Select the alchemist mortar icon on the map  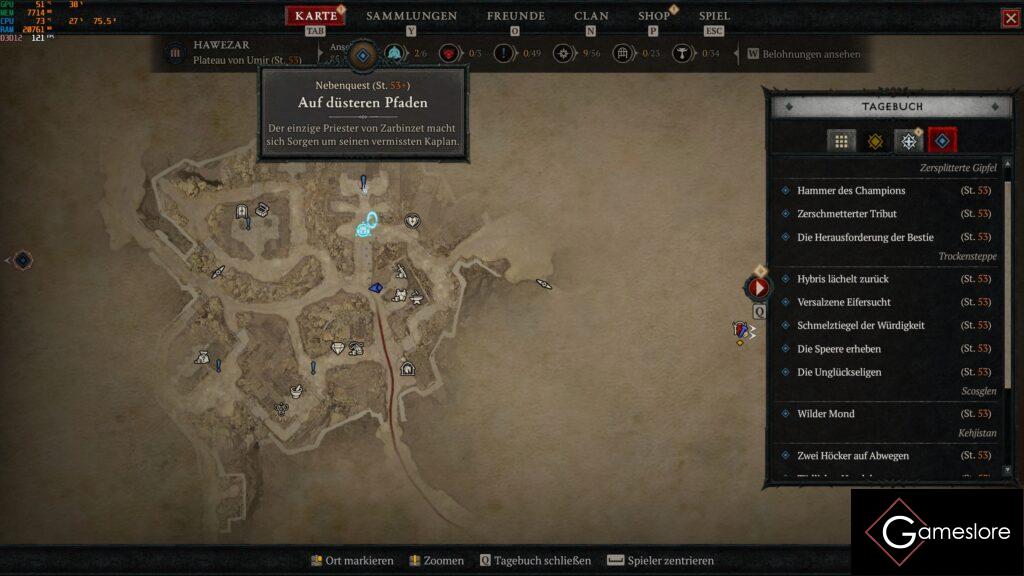[297, 389]
